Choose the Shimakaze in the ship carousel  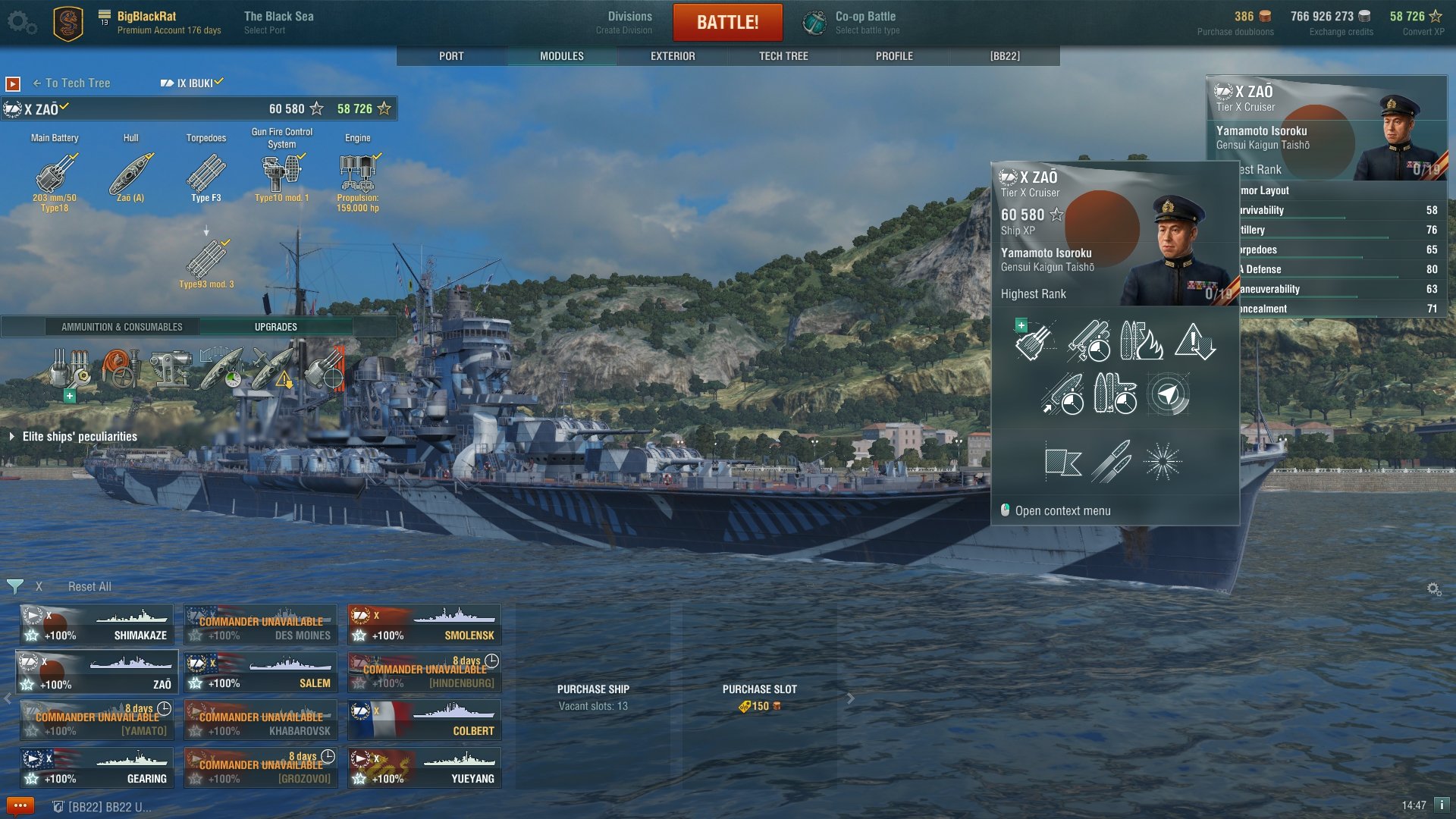coord(97,624)
